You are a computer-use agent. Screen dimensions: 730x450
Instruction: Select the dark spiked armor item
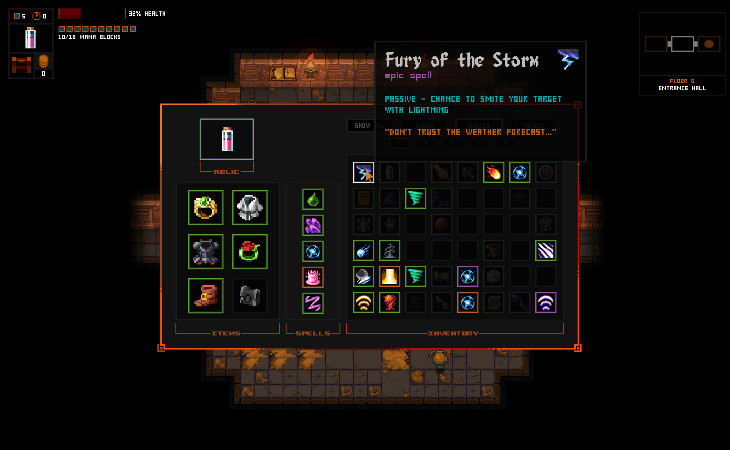coord(205,251)
